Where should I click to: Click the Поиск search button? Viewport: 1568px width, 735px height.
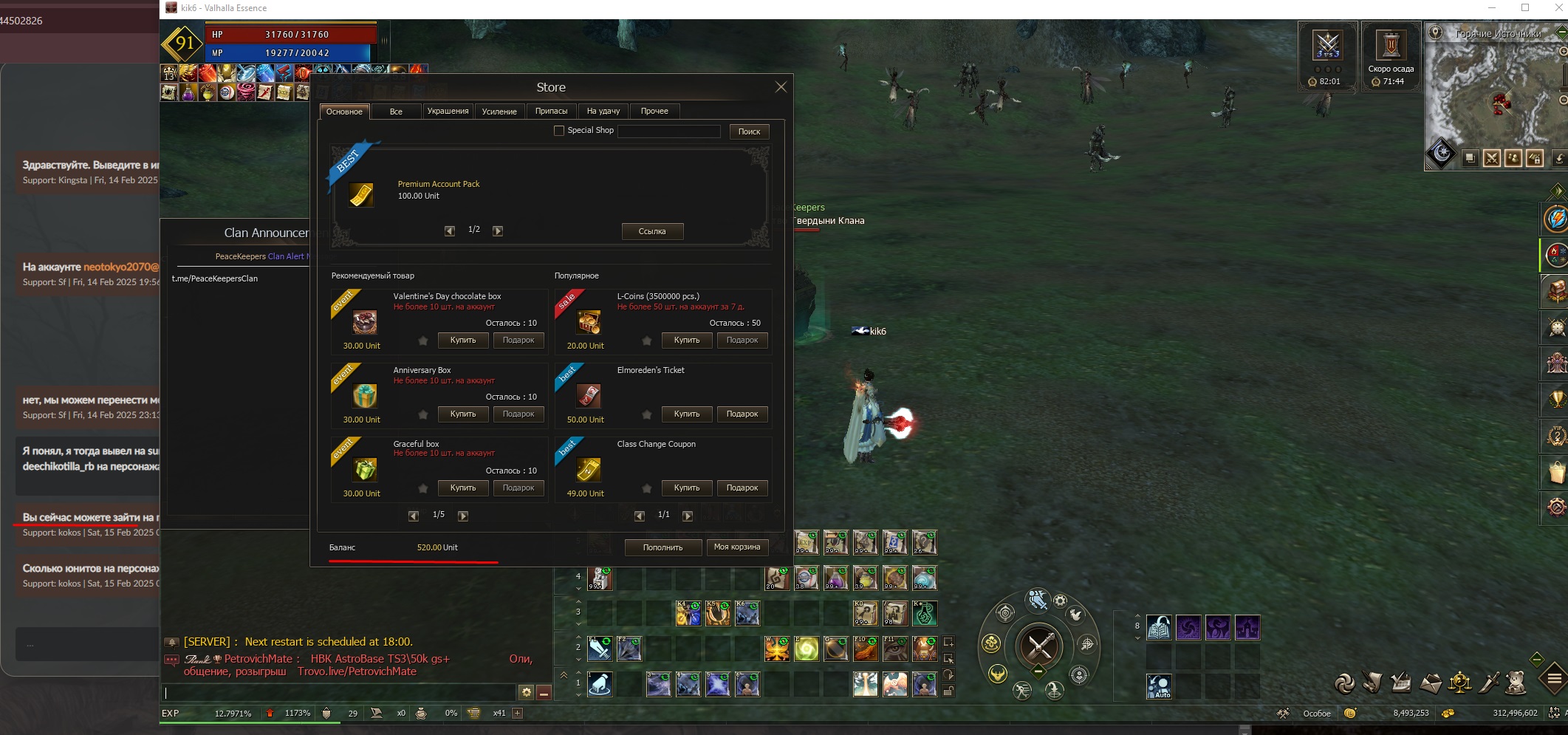pos(749,131)
